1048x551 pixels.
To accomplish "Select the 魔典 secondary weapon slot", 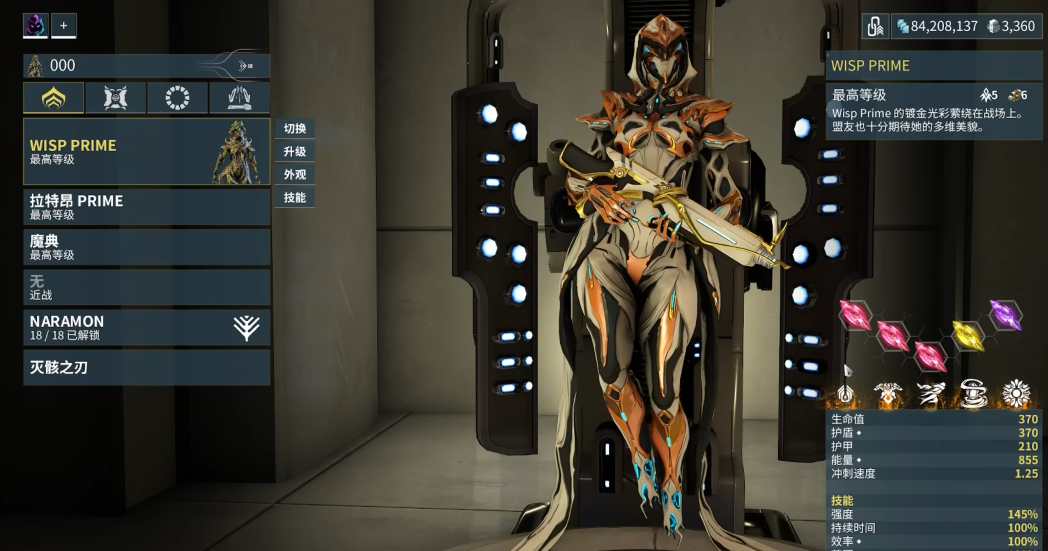I will pos(146,247).
